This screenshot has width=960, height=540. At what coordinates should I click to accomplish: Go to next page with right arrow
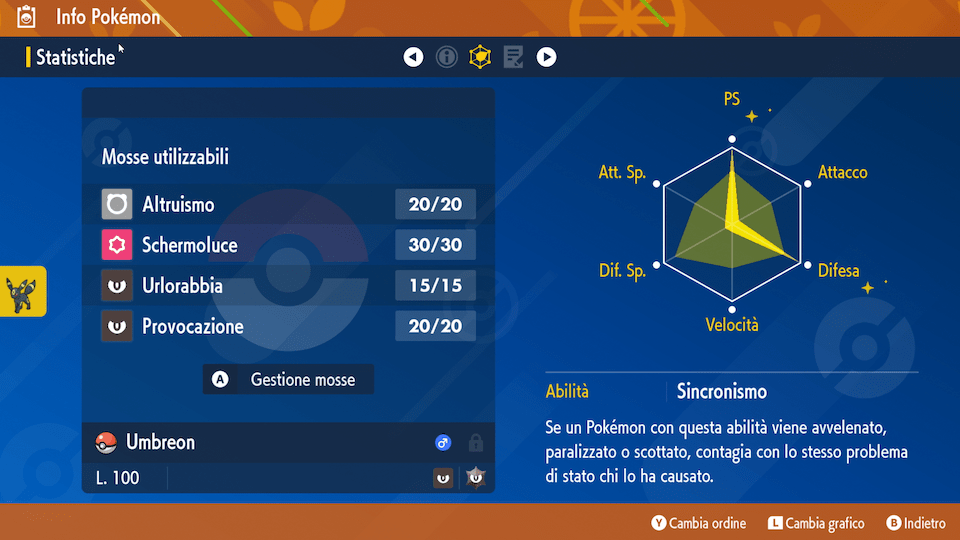[x=546, y=57]
